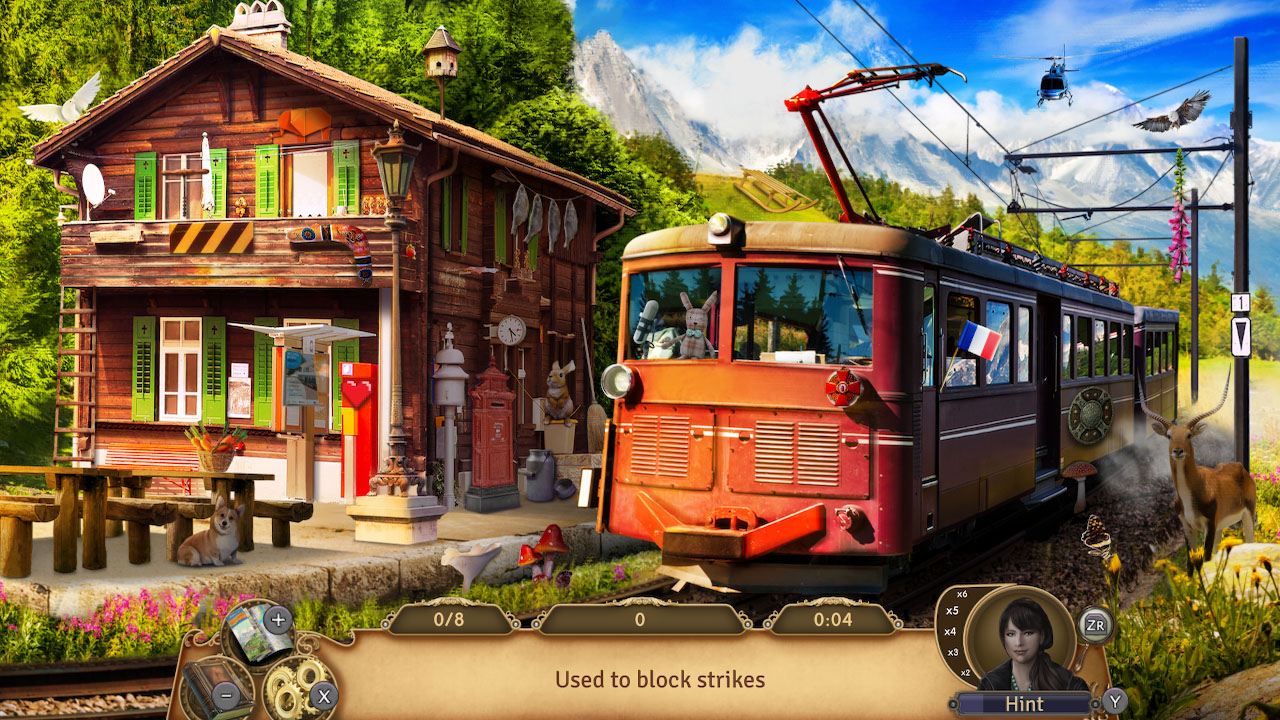Click the X button on the gears icon

(323, 695)
